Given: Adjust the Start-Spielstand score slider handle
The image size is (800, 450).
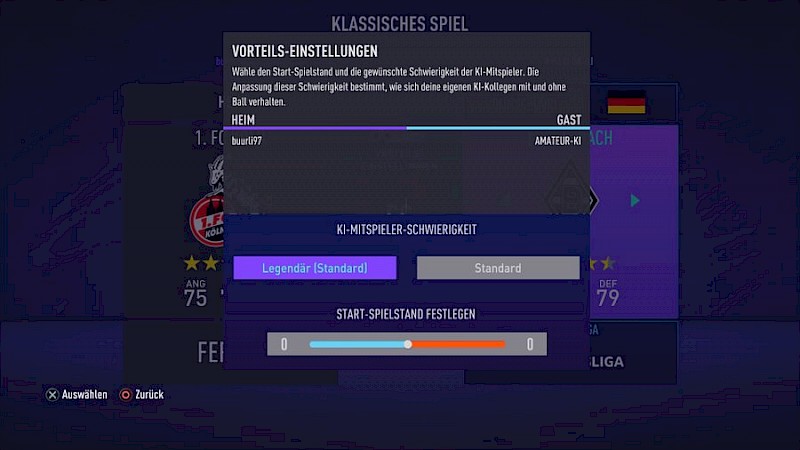Looking at the screenshot, I should [x=408, y=344].
